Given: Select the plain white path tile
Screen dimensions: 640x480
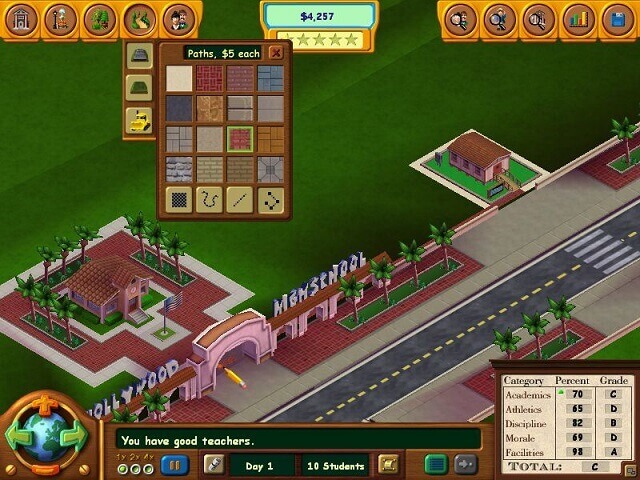Looking at the screenshot, I should (x=179, y=78).
